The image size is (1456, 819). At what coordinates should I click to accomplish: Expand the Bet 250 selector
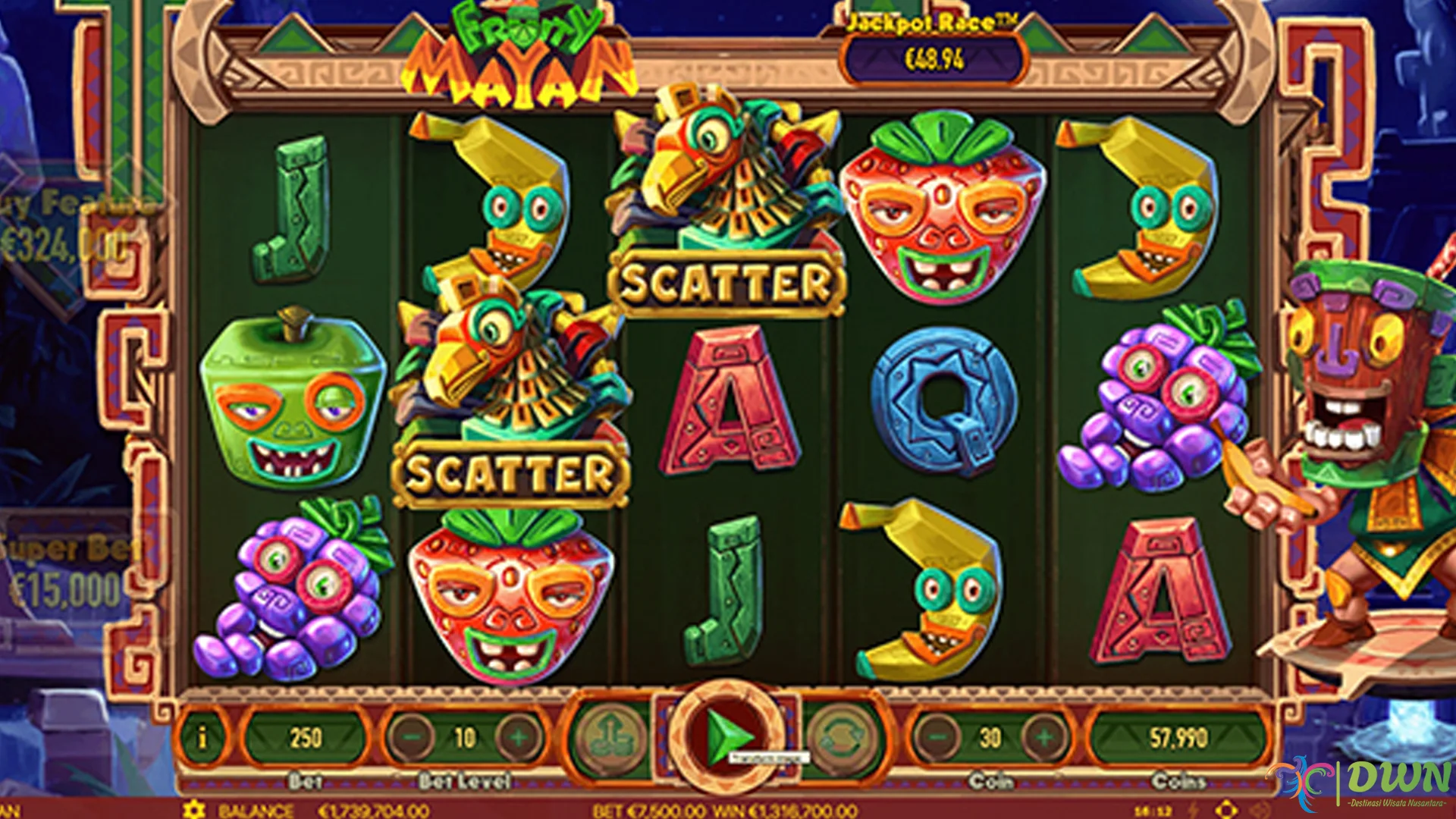tap(302, 734)
